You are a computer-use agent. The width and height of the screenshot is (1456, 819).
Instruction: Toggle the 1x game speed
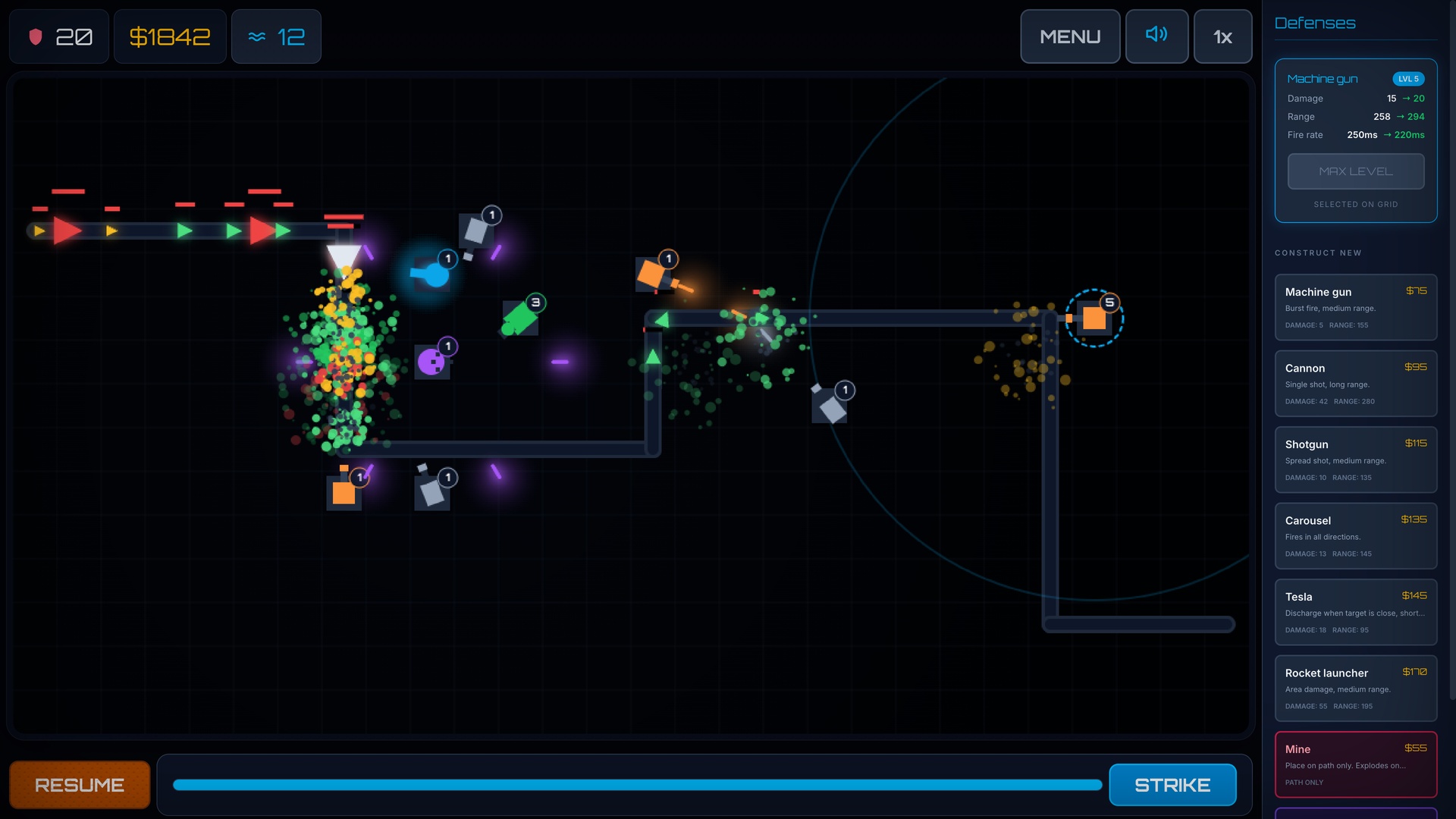[1222, 36]
